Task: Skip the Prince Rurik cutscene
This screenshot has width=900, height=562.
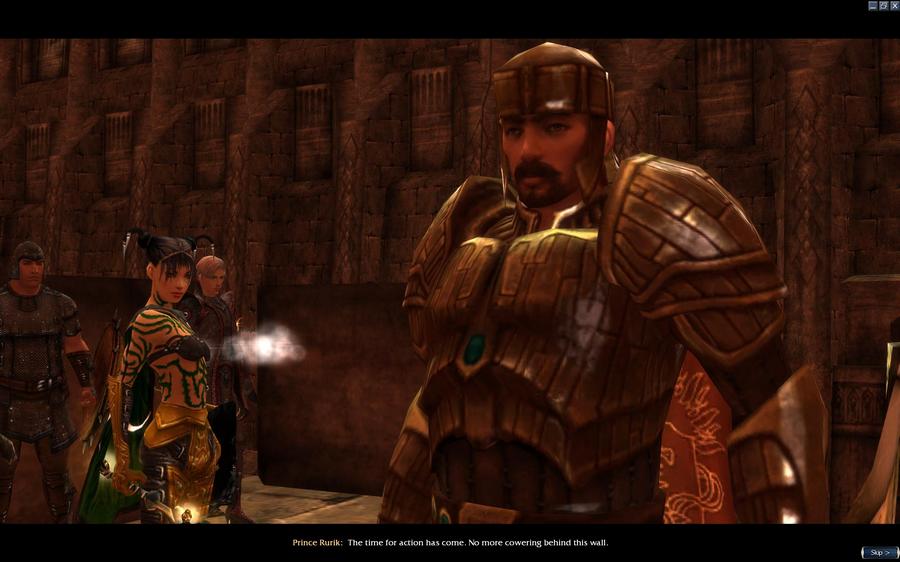Action: click(879, 552)
